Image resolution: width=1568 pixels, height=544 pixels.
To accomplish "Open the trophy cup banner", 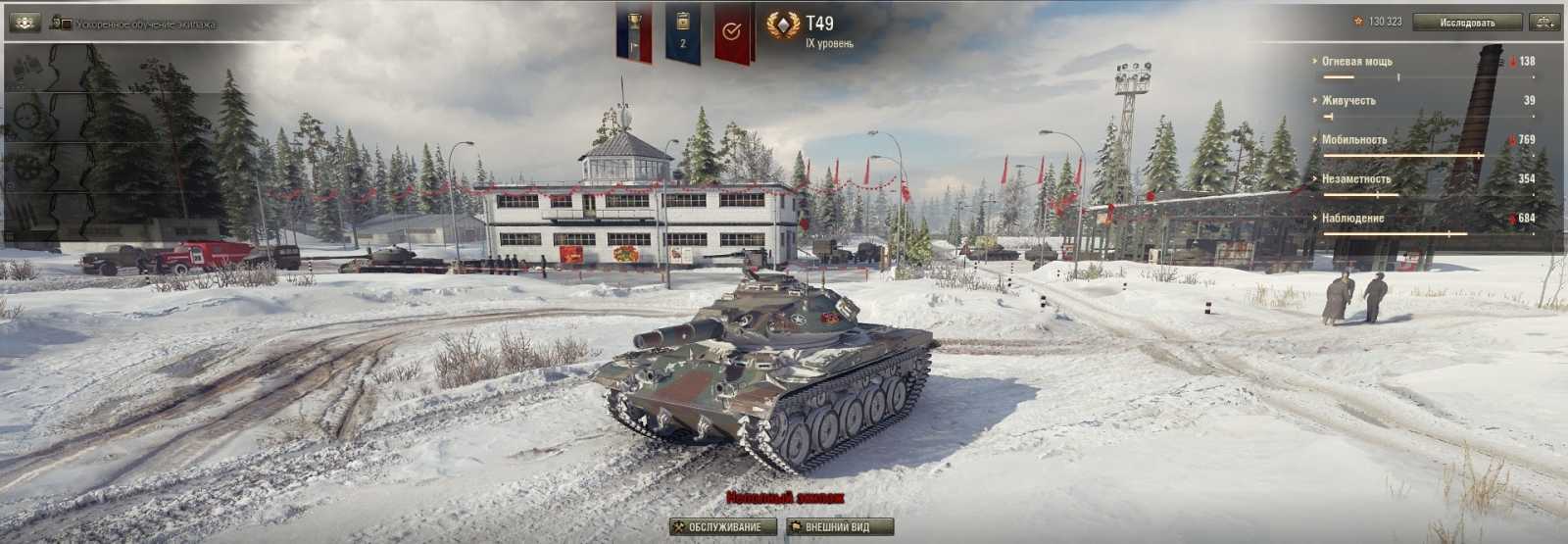I will 634,33.
